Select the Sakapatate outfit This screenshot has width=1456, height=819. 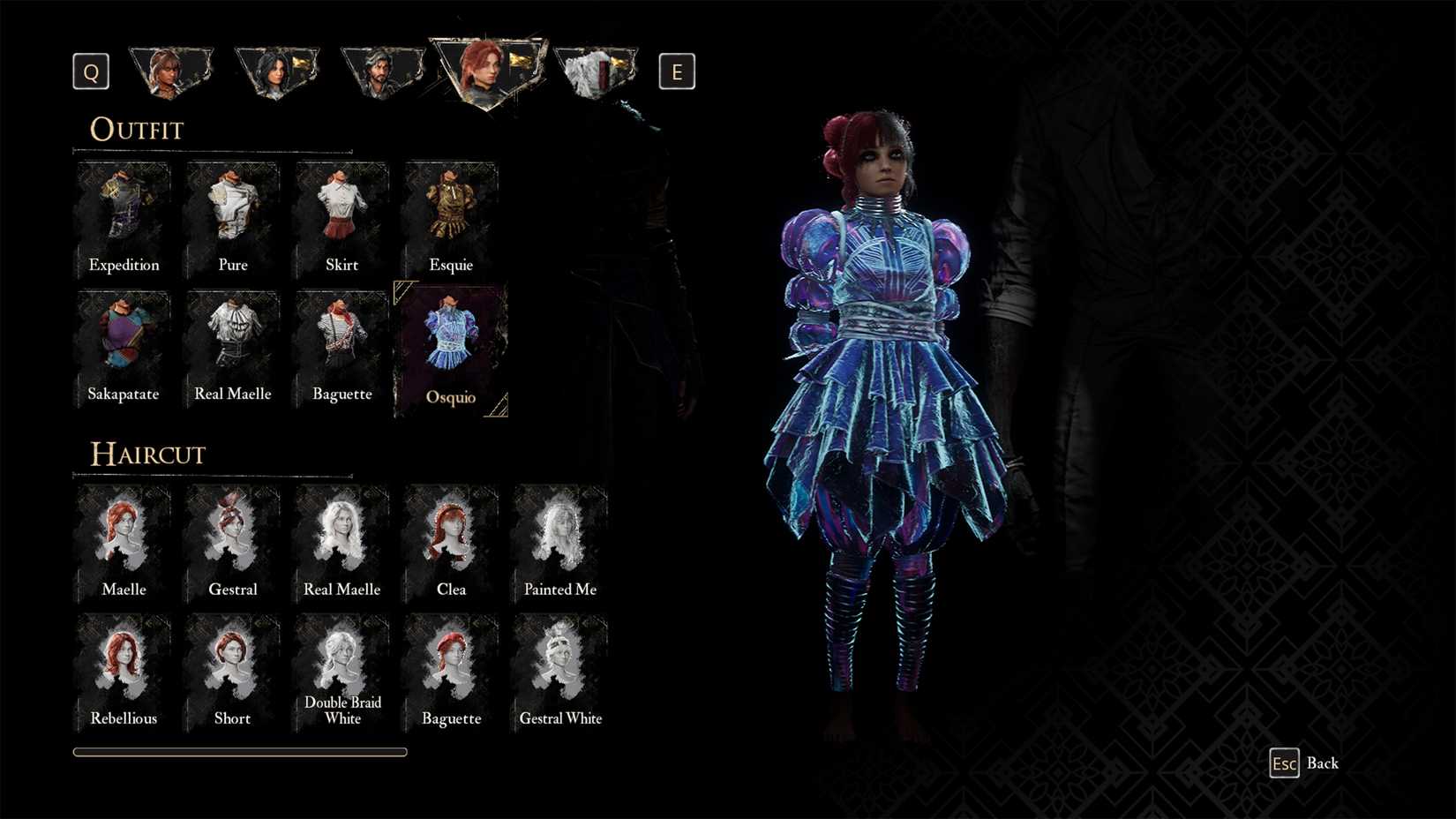pos(124,342)
